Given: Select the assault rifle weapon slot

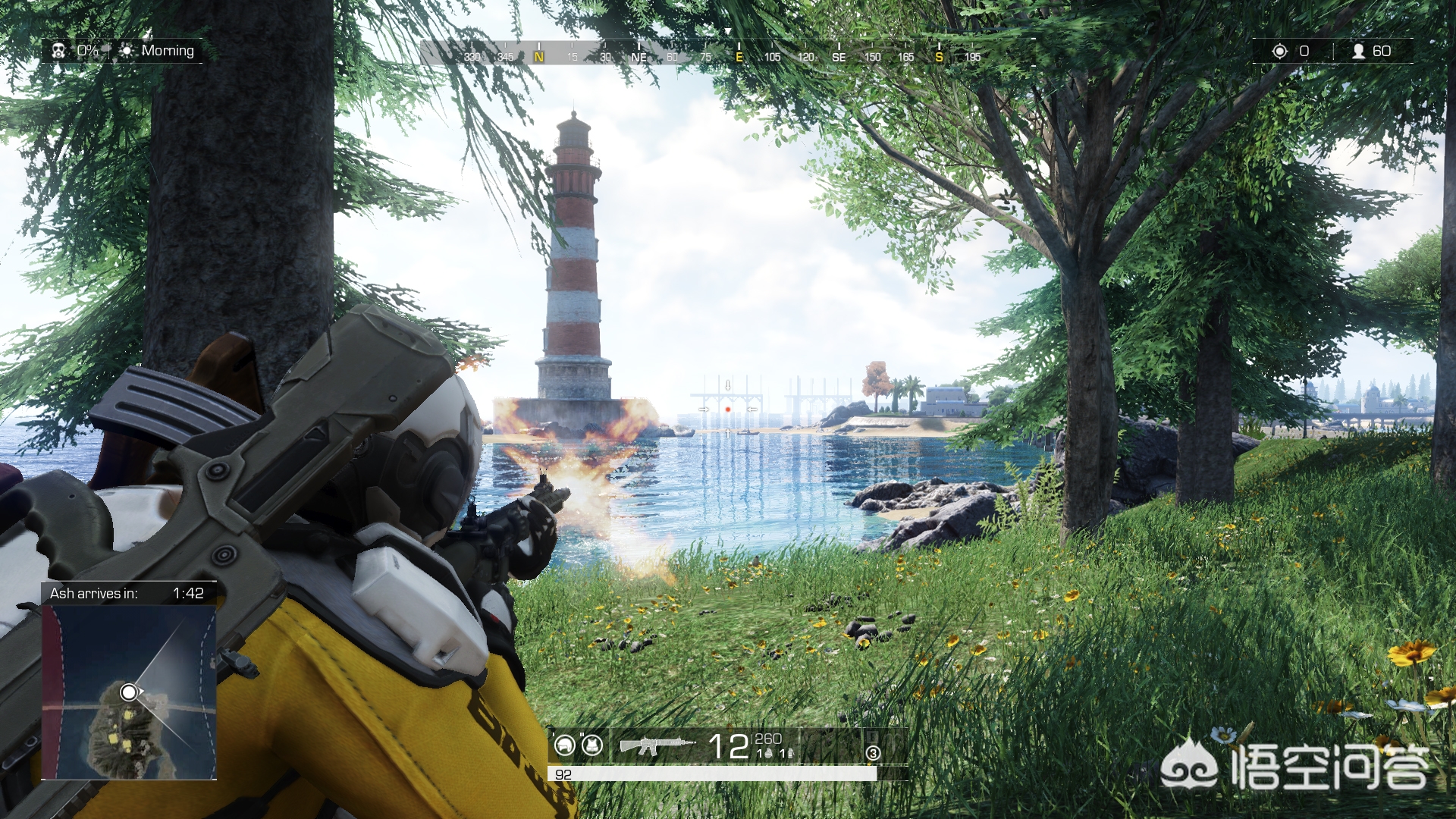Looking at the screenshot, I should click(657, 746).
